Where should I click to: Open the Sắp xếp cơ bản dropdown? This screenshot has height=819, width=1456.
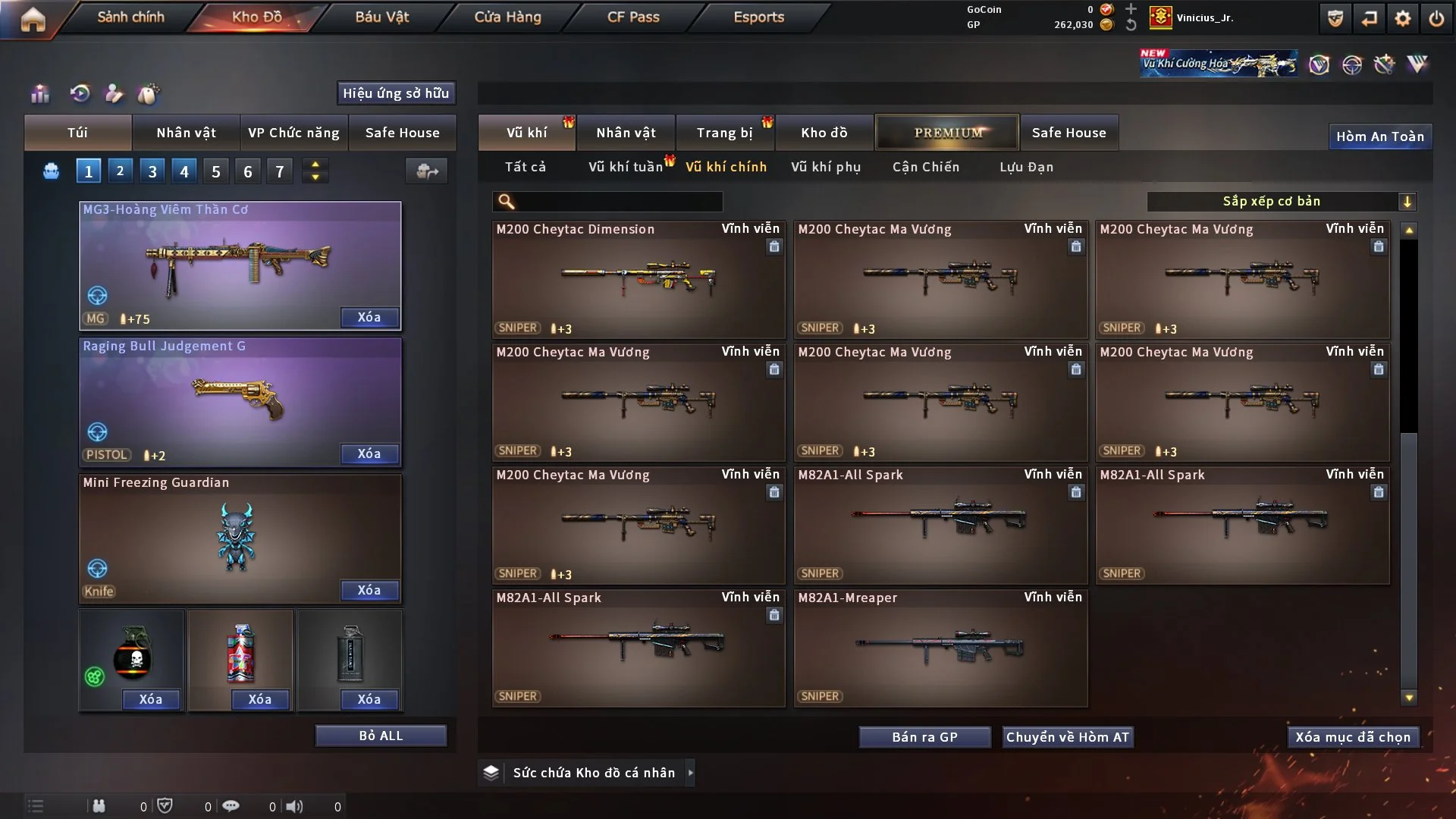tap(1281, 202)
